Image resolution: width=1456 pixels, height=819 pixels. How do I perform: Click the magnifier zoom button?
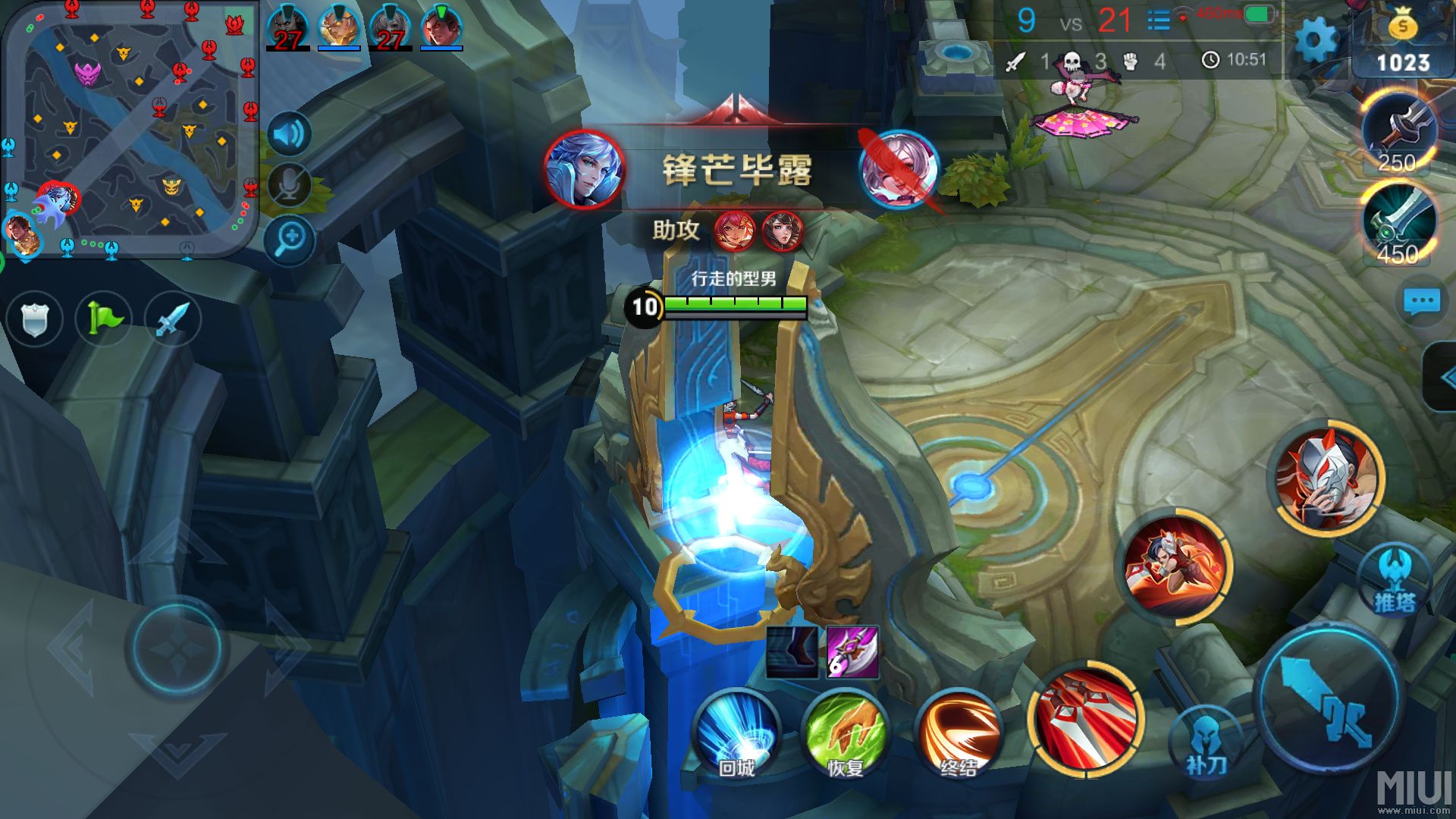point(289,240)
